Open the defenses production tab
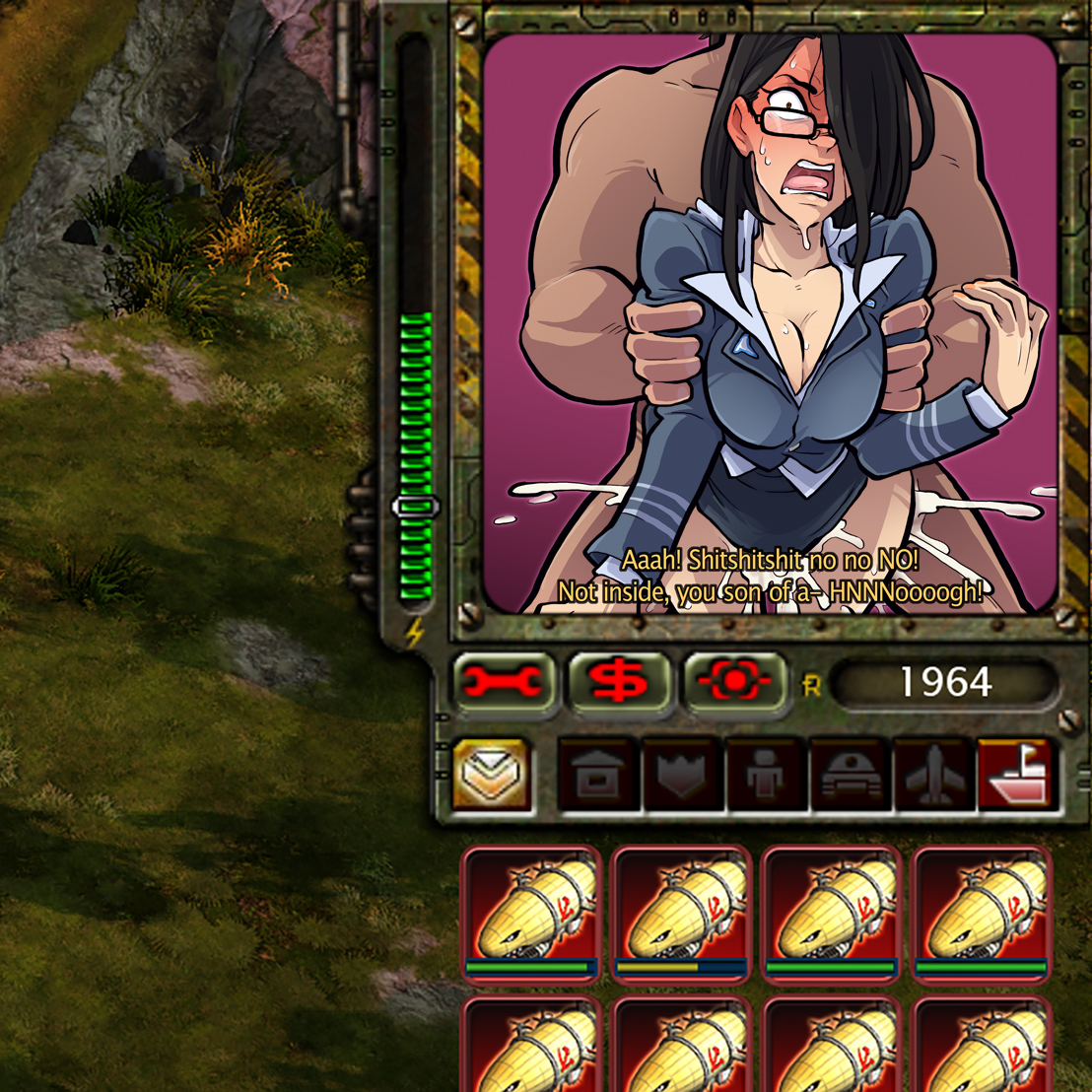 (682, 776)
